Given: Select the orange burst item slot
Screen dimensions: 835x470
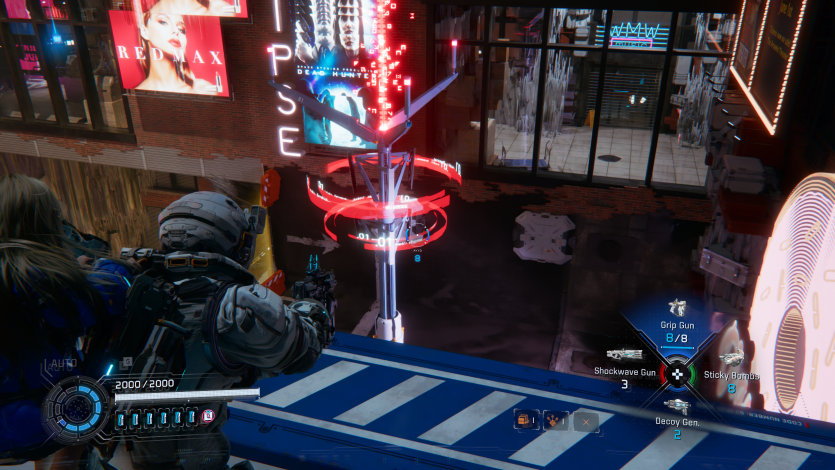Looking at the screenshot, I should 553,421.
